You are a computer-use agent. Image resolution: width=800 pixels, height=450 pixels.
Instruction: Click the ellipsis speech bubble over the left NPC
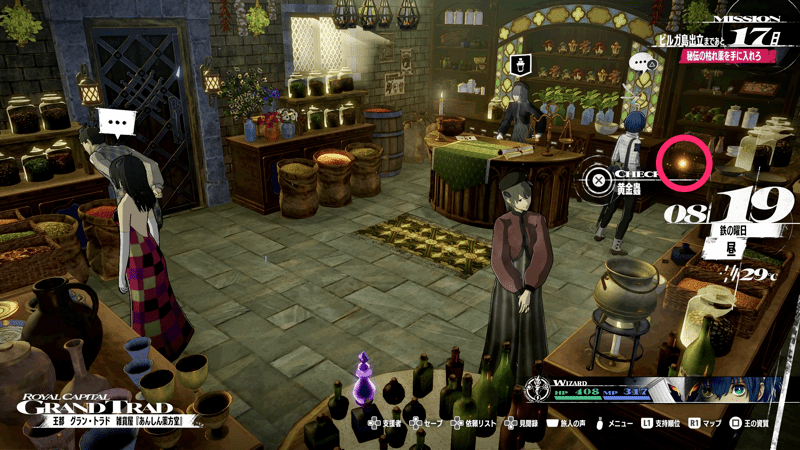pos(120,125)
